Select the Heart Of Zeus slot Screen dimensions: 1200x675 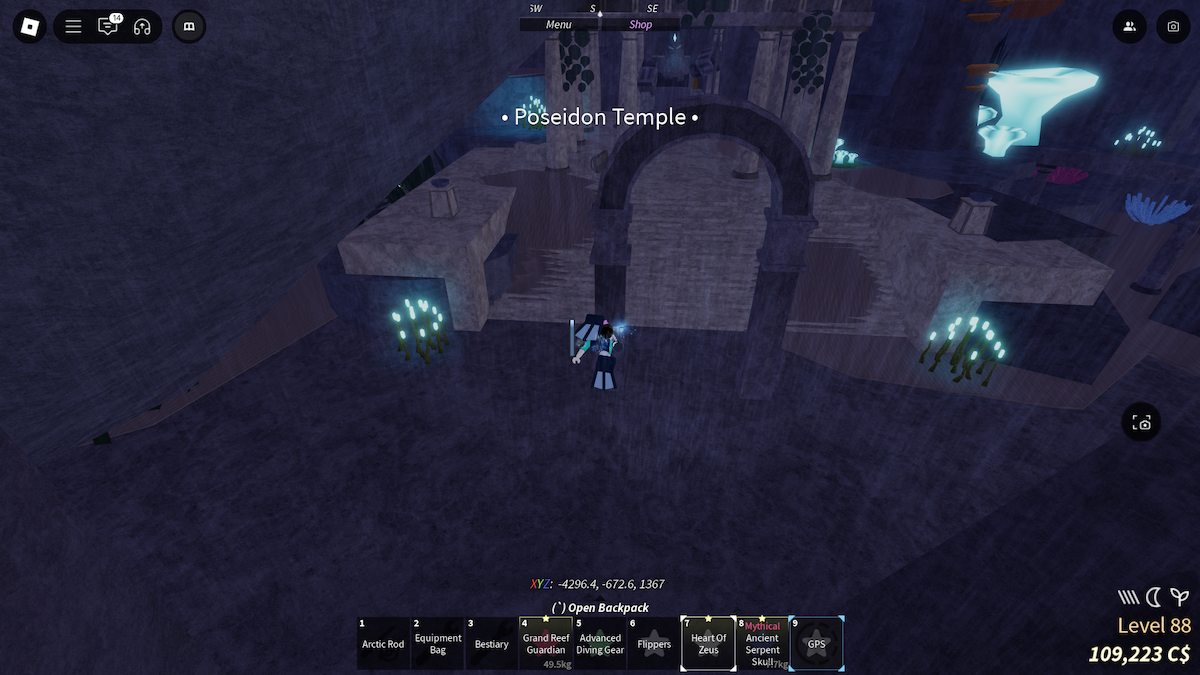(708, 644)
